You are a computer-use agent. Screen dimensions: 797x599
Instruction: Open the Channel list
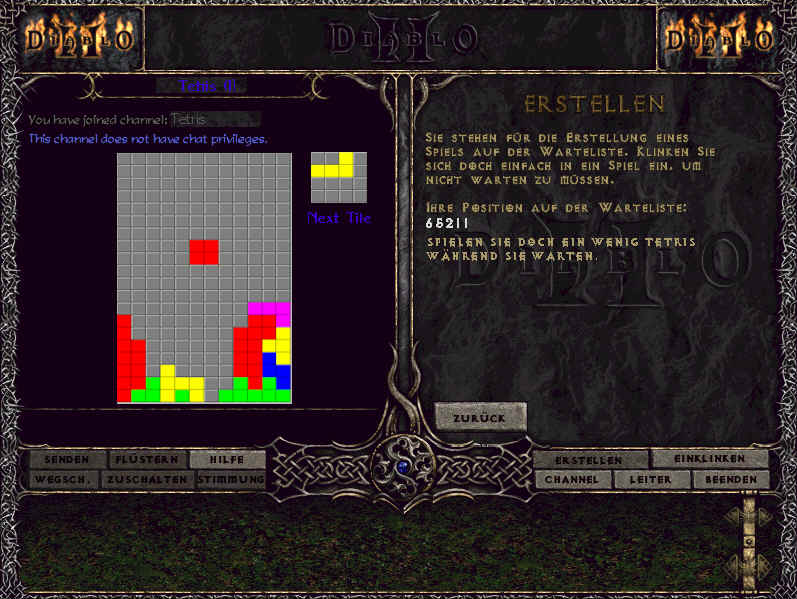pyautogui.click(x=573, y=480)
